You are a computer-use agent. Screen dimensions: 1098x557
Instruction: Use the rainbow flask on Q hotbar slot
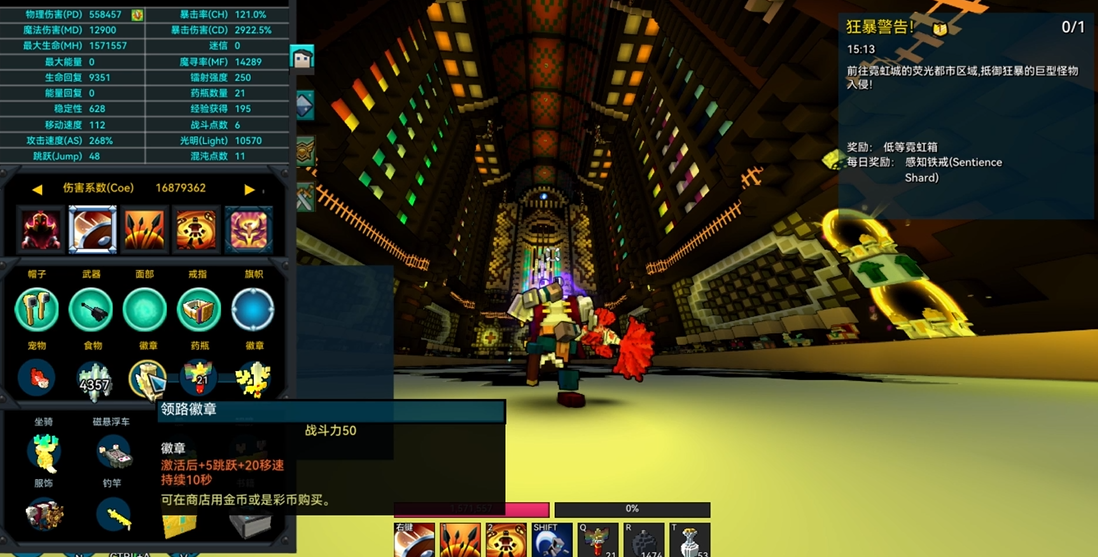point(597,540)
